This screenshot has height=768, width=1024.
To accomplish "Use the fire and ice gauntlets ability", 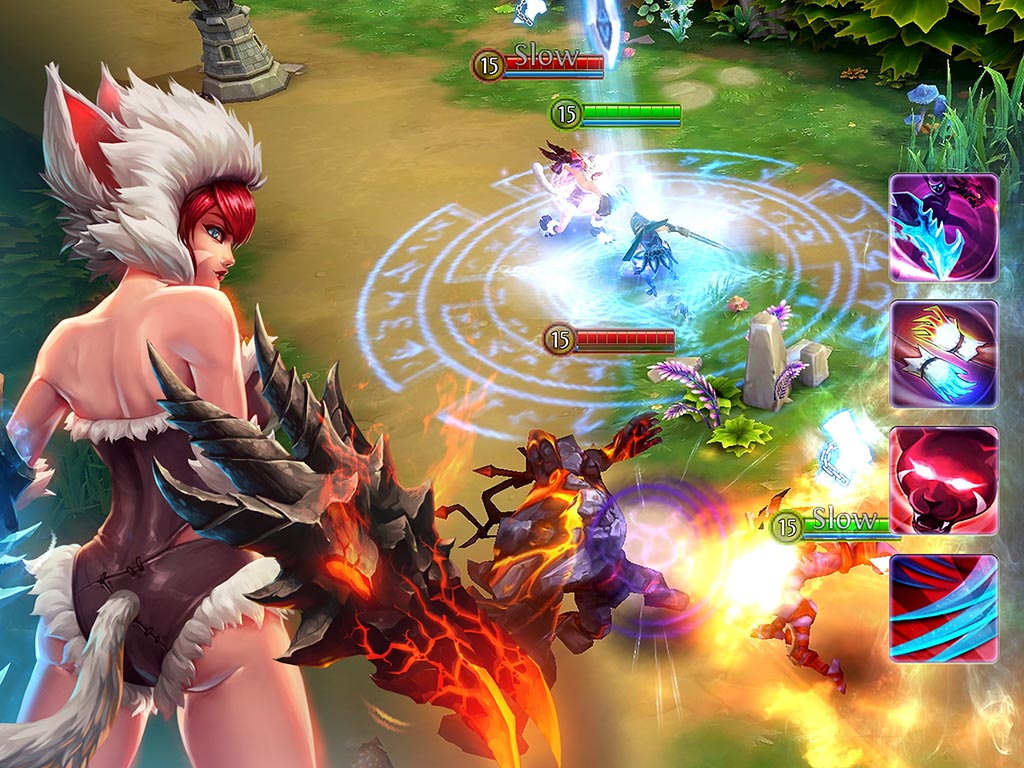I will 944,354.
